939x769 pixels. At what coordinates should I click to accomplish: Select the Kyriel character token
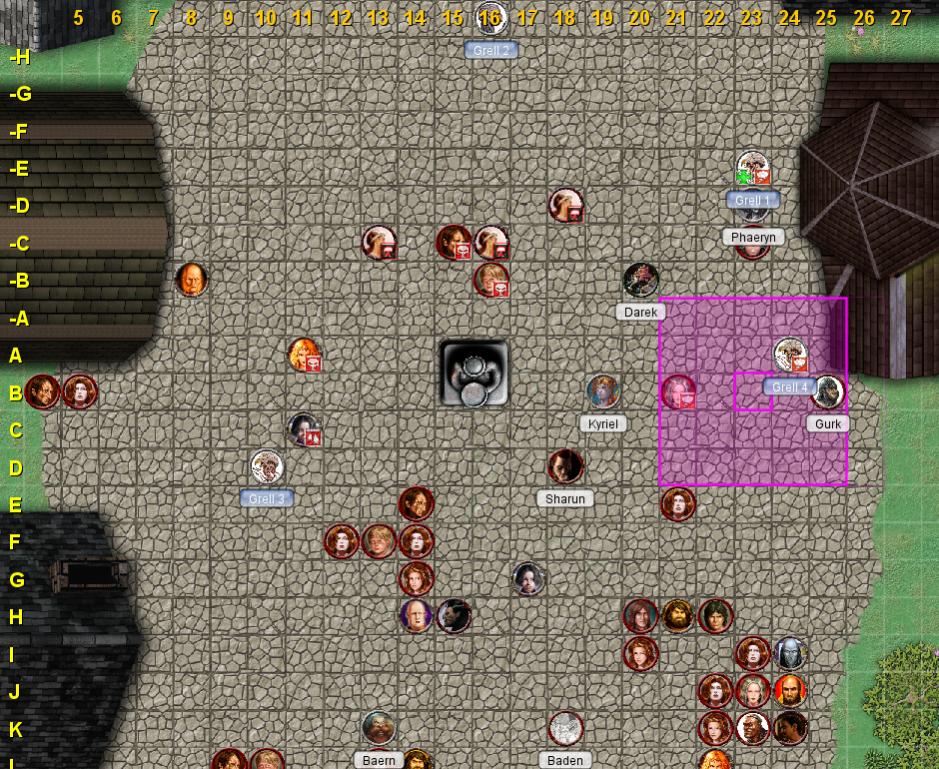point(603,392)
